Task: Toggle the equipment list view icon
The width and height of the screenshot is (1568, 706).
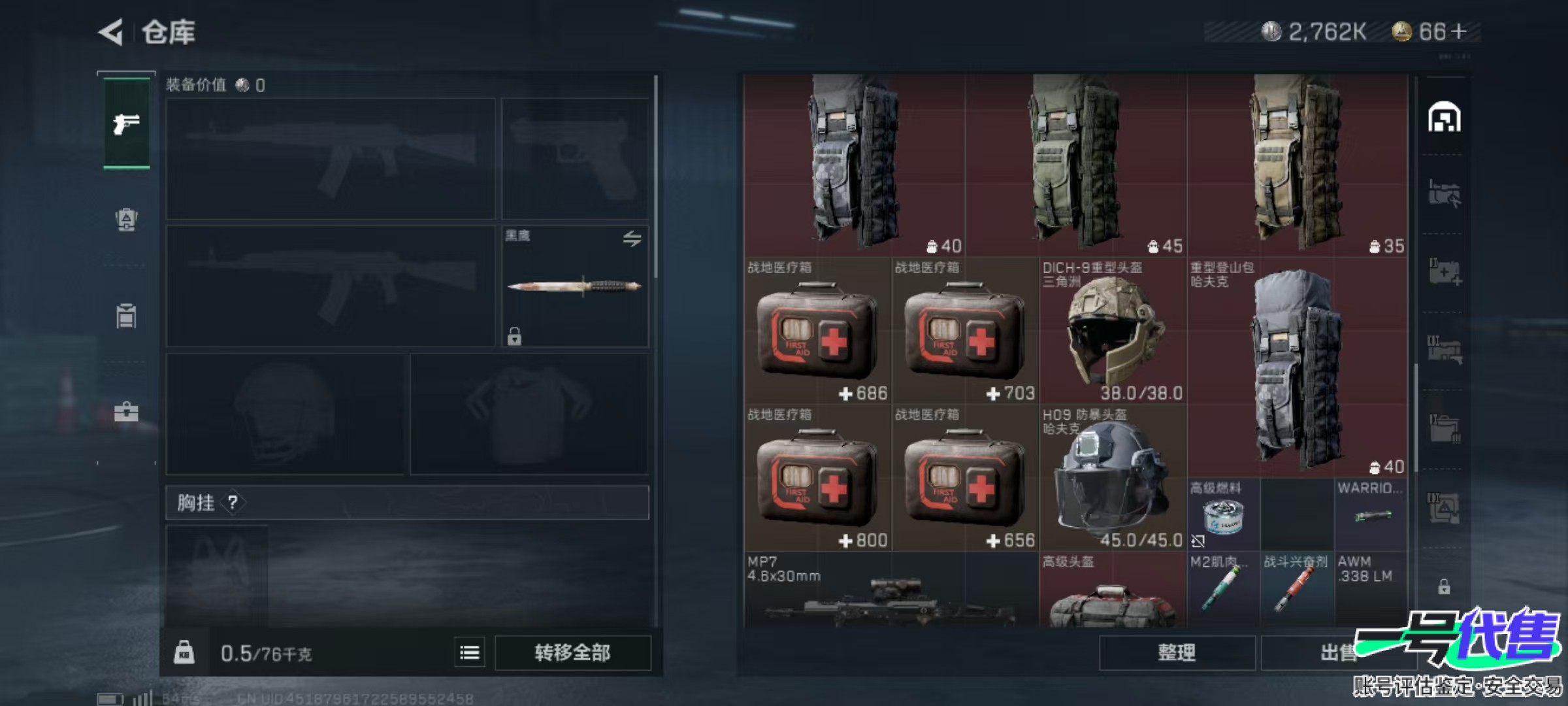Action: (x=470, y=652)
